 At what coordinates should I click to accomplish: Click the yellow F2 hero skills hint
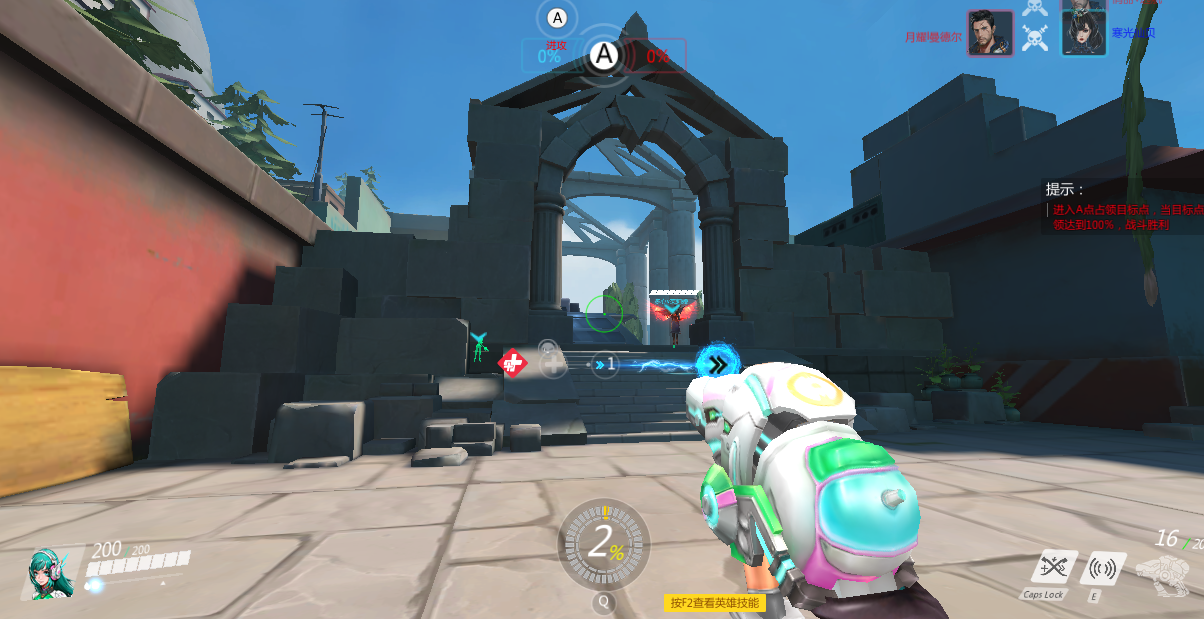[714, 603]
